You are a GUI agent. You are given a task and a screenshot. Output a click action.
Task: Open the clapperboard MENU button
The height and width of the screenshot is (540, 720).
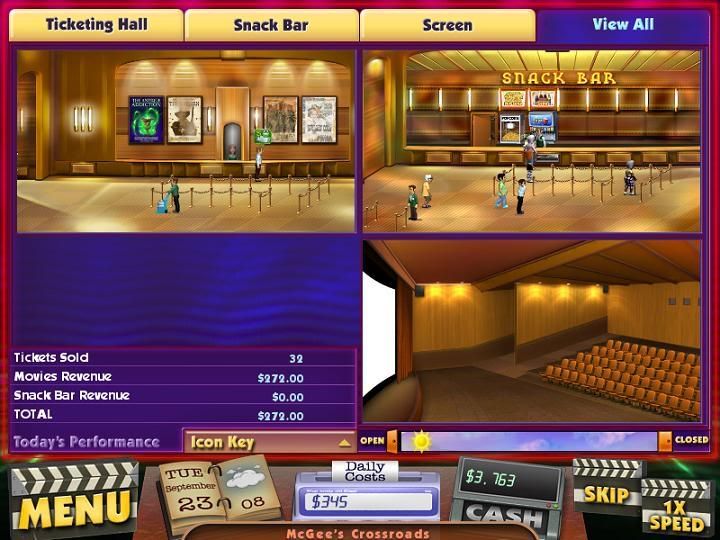pos(73,500)
